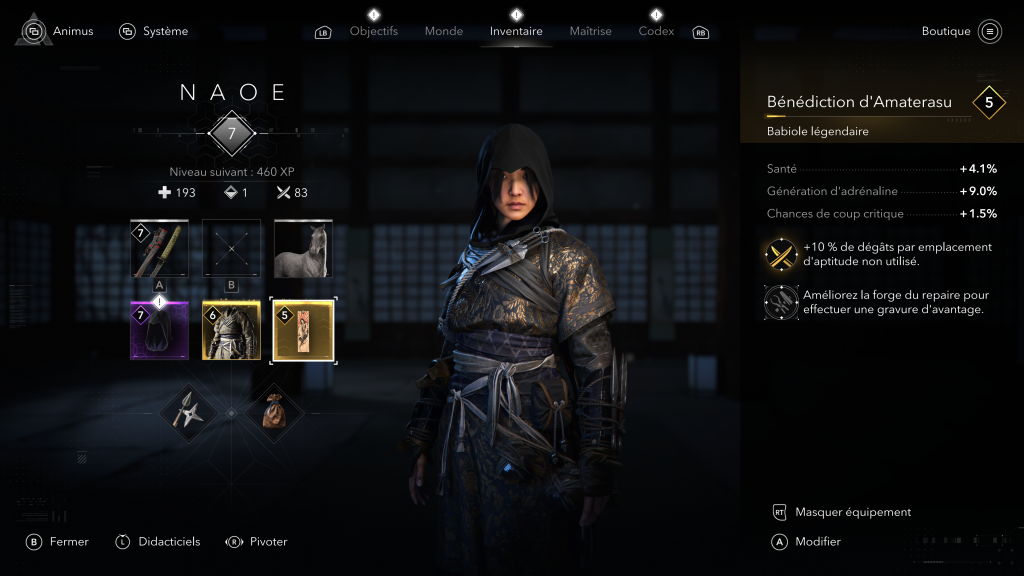This screenshot has height=576, width=1024.
Task: Select the katana weapon slot
Action: (160, 249)
